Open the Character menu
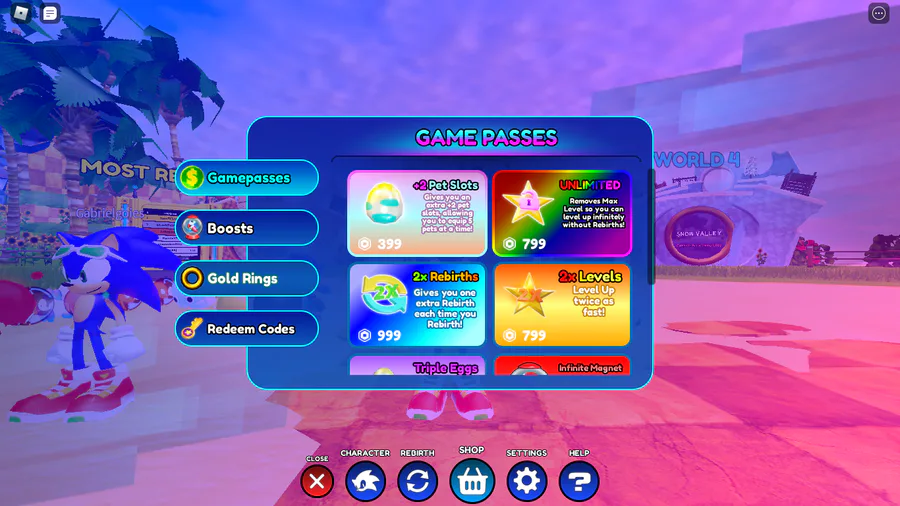 point(365,482)
